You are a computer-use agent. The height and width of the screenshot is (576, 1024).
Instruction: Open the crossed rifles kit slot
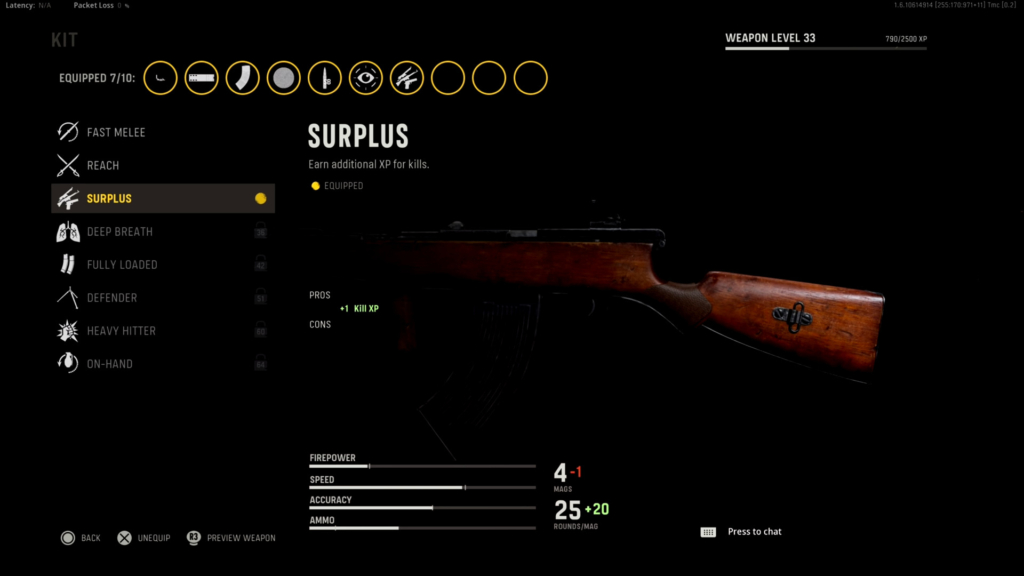[x=407, y=78]
